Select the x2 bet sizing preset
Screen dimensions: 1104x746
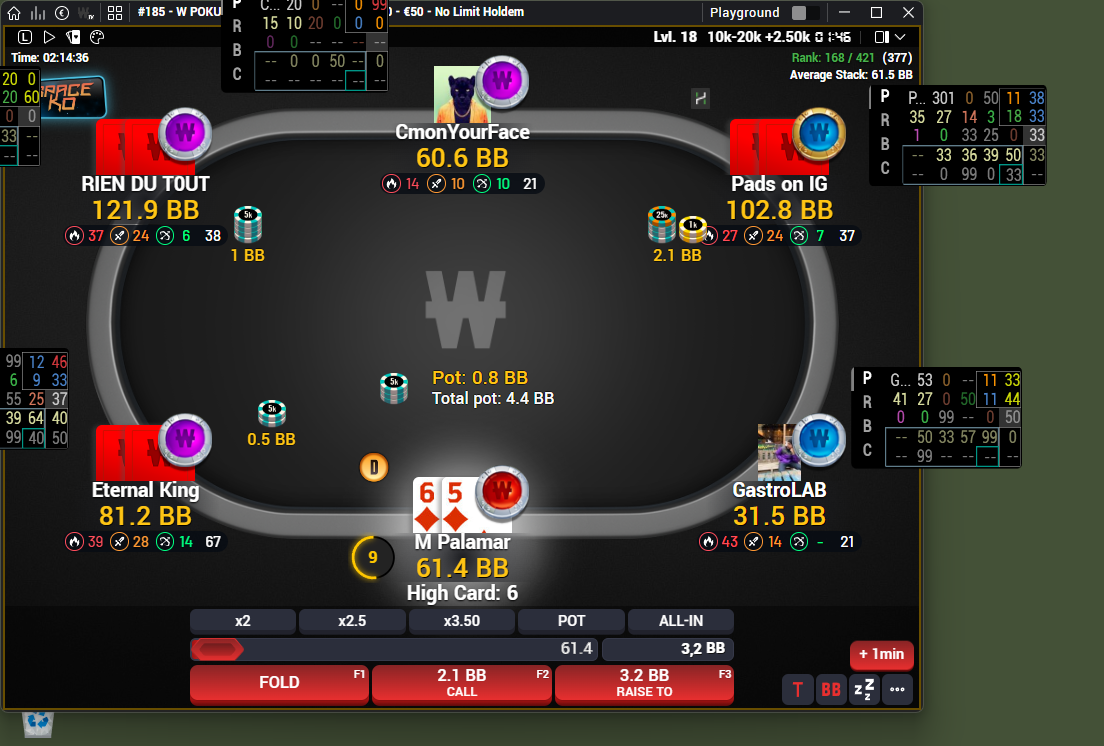click(x=243, y=621)
